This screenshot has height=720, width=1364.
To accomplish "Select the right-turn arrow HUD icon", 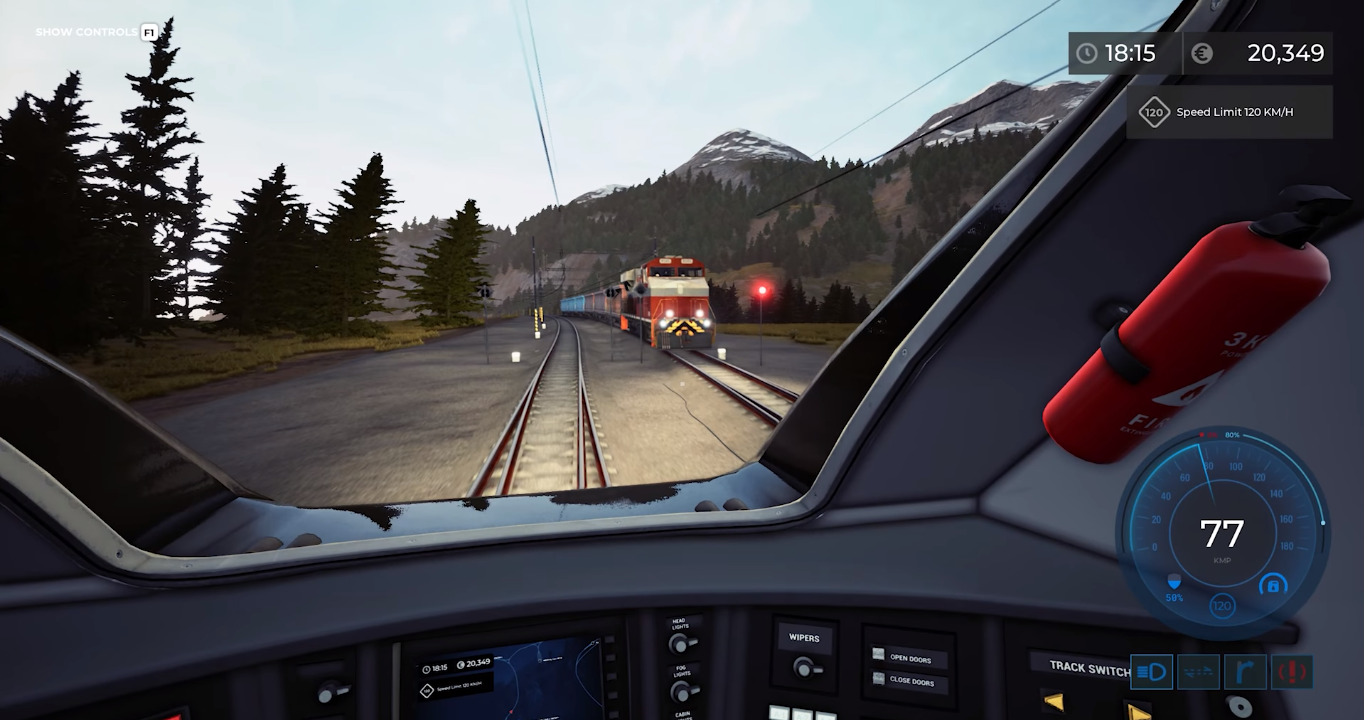I will click(x=1245, y=672).
